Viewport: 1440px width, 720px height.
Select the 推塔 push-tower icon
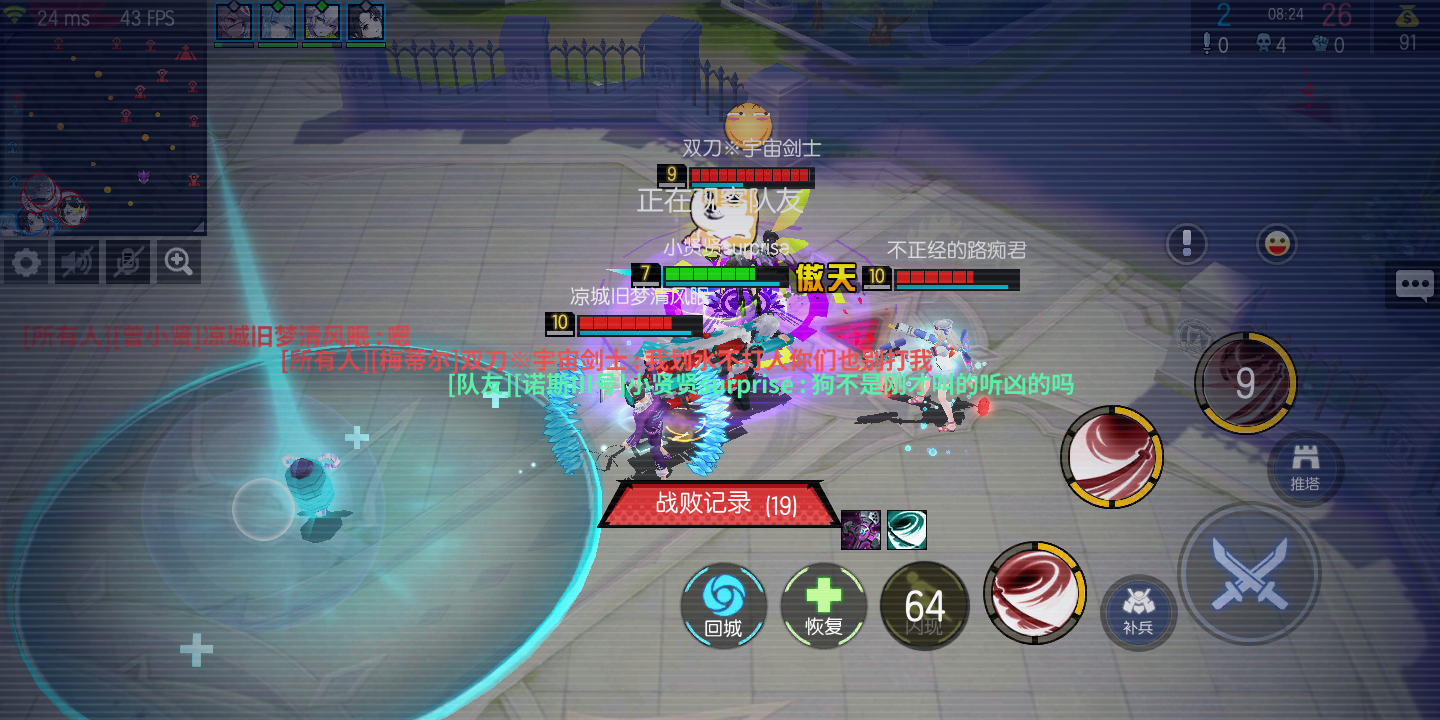(1305, 468)
